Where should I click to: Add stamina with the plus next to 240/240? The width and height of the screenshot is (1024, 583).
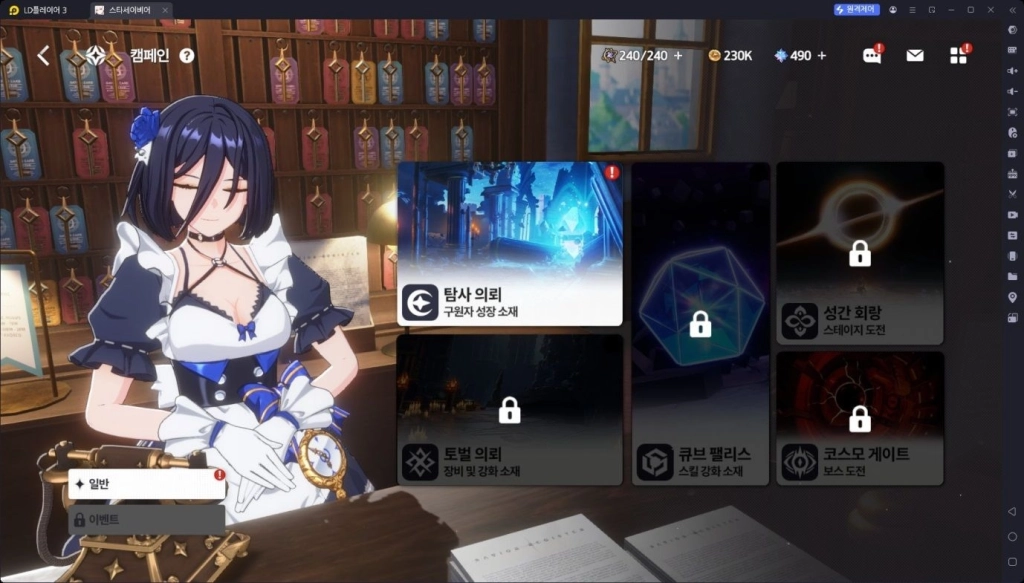pyautogui.click(x=678, y=55)
